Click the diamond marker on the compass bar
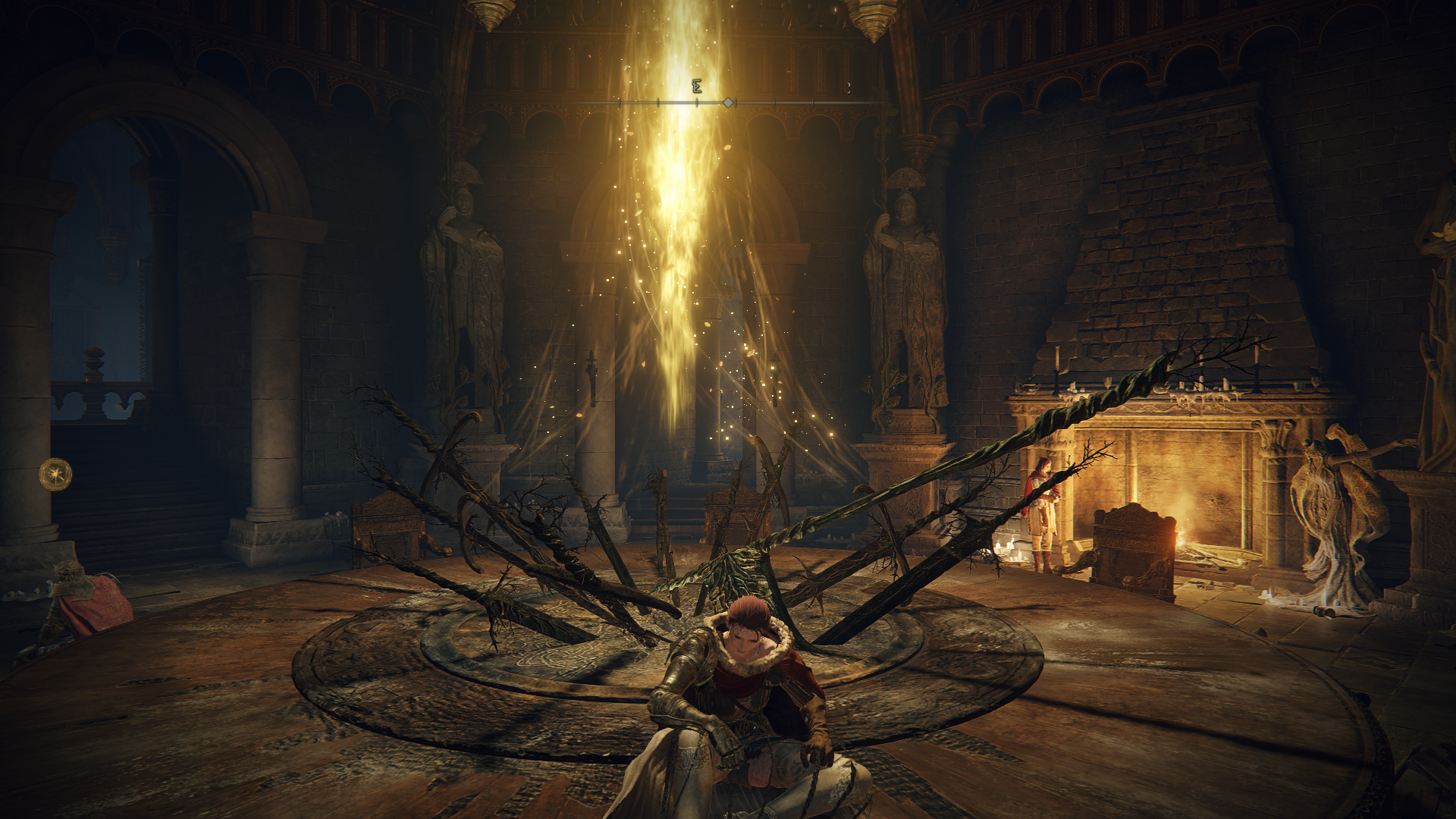This screenshot has width=1456, height=819. 728,102
